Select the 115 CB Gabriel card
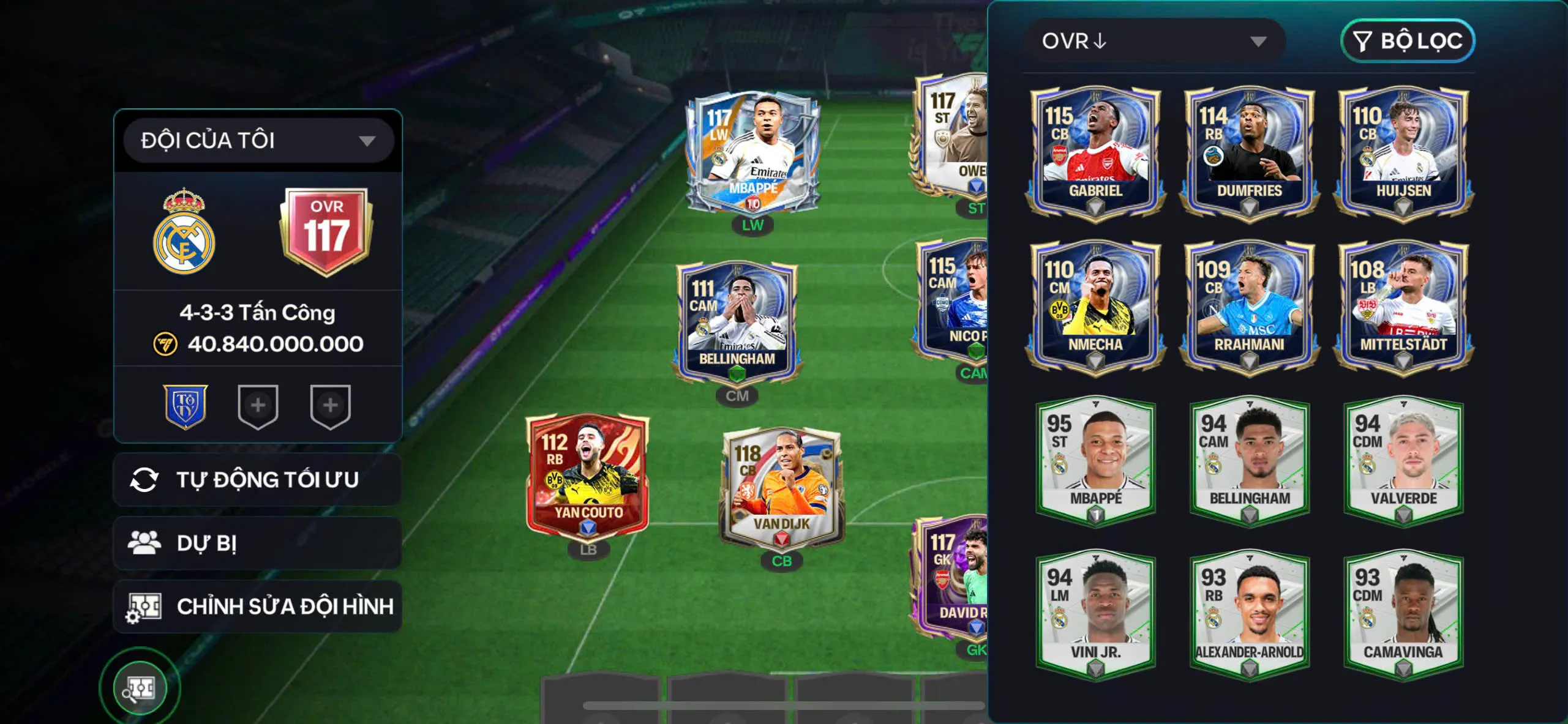1568x724 pixels. [1095, 150]
